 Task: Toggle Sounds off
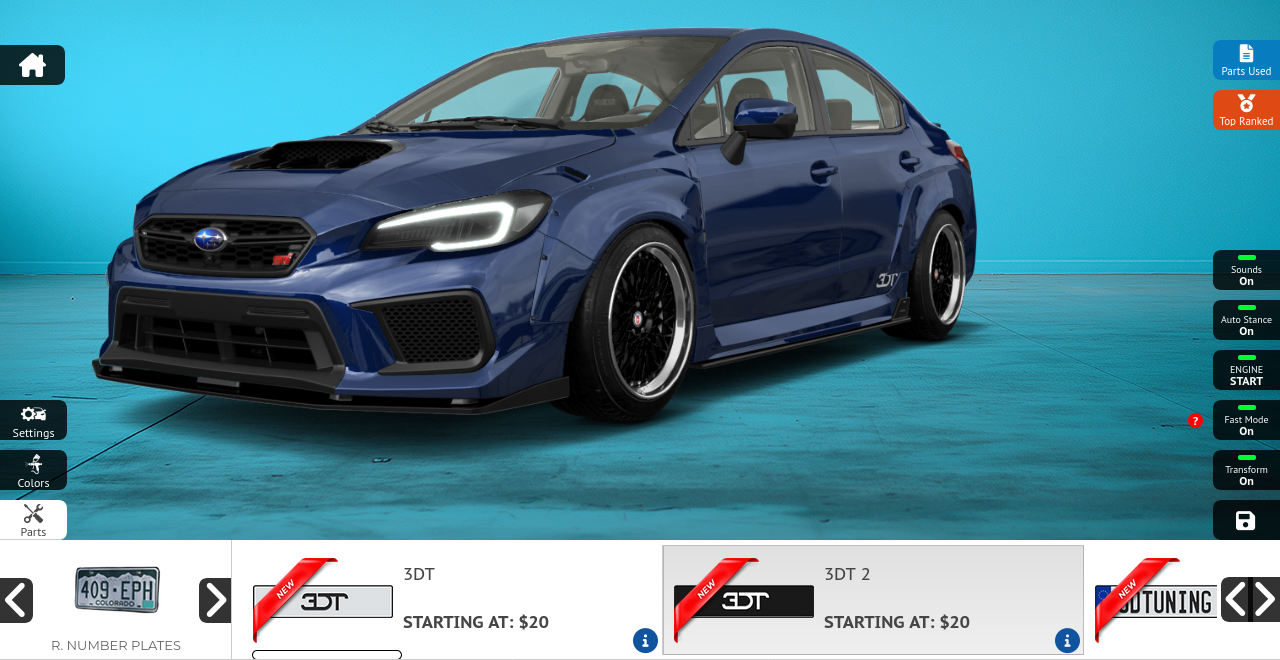pyautogui.click(x=1246, y=270)
